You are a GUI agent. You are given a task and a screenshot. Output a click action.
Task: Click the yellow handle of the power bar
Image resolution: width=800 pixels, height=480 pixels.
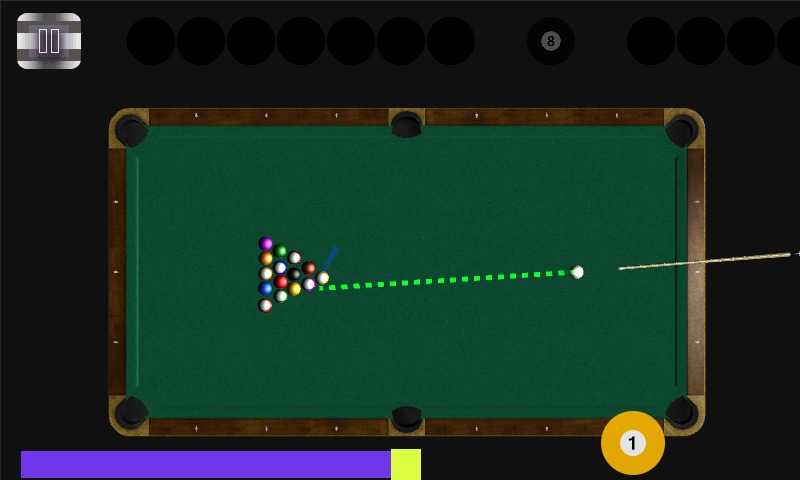click(406, 464)
